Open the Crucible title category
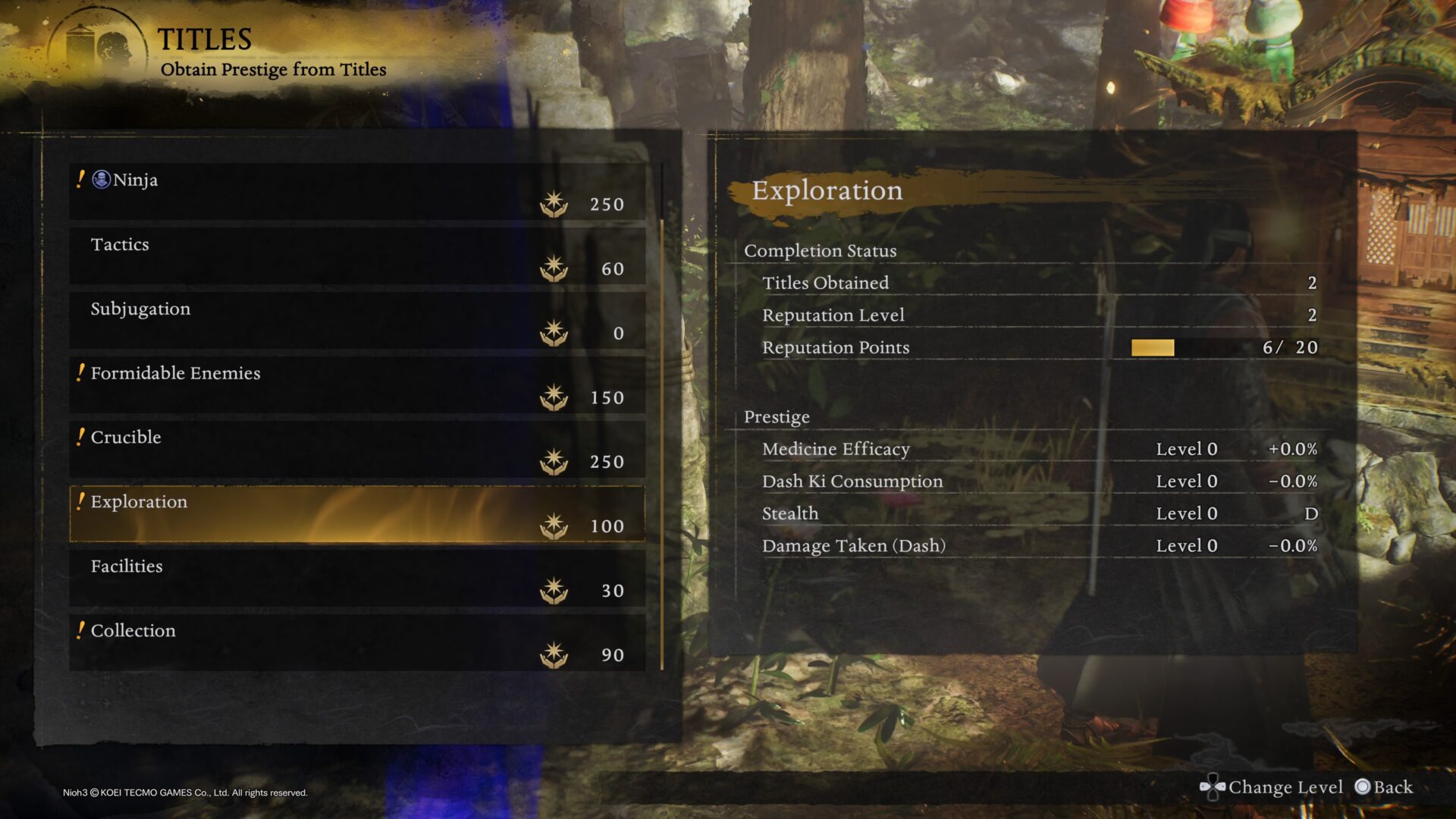1456x819 pixels. point(356,449)
